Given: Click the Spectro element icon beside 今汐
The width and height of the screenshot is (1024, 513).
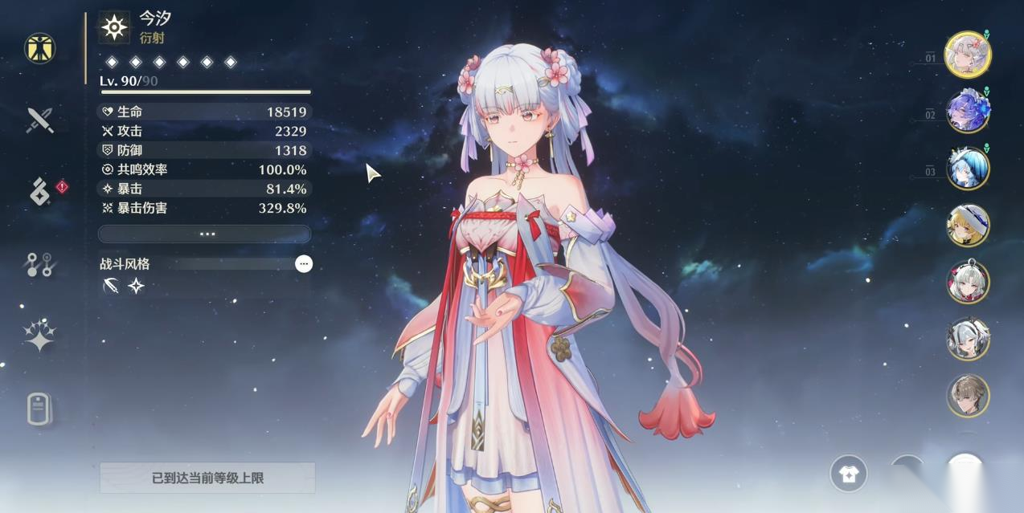Looking at the screenshot, I should 116,28.
